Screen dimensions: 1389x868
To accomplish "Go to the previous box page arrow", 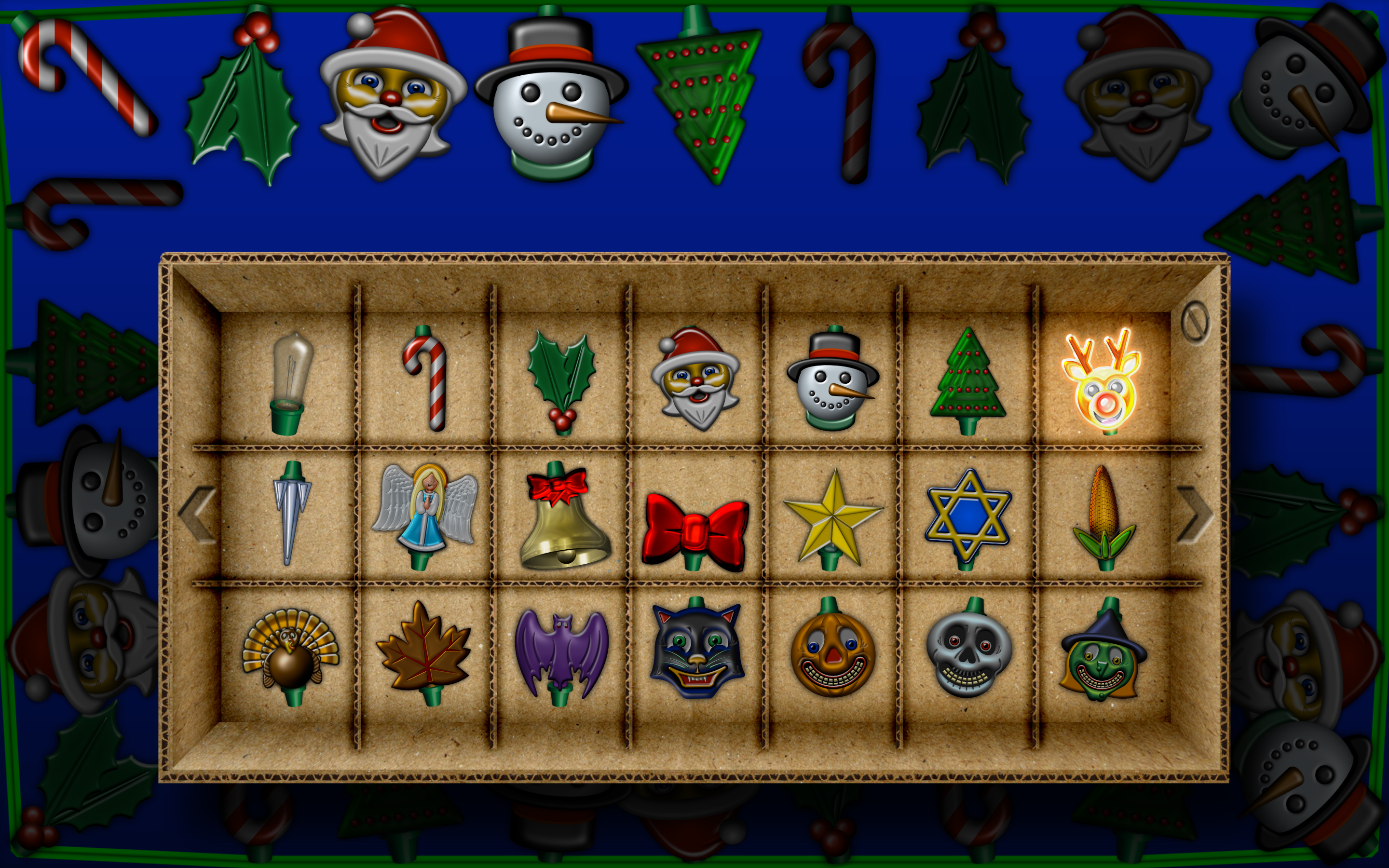I will pyautogui.click(x=197, y=515).
